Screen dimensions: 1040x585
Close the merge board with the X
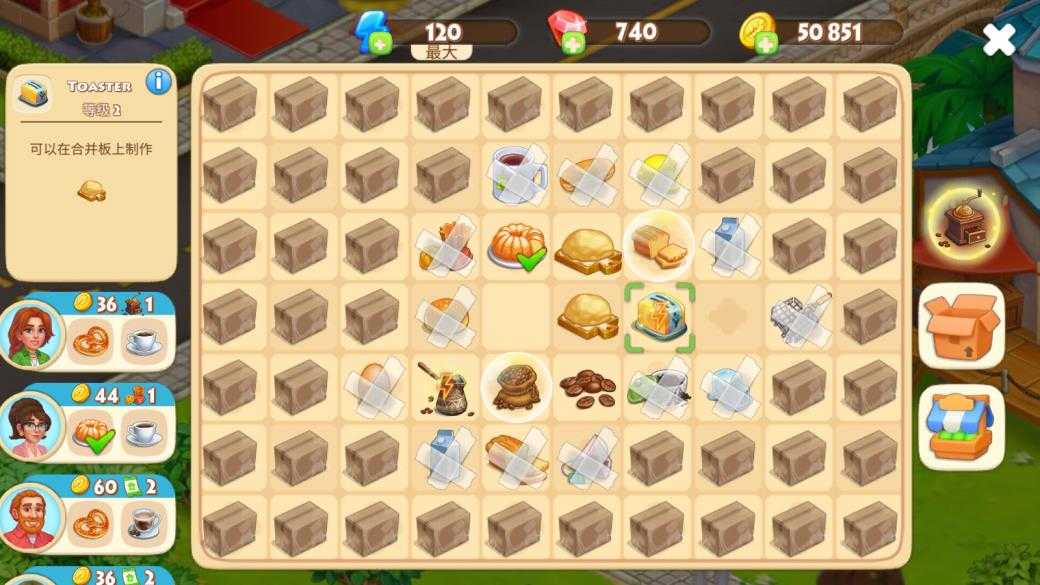[x=998, y=40]
